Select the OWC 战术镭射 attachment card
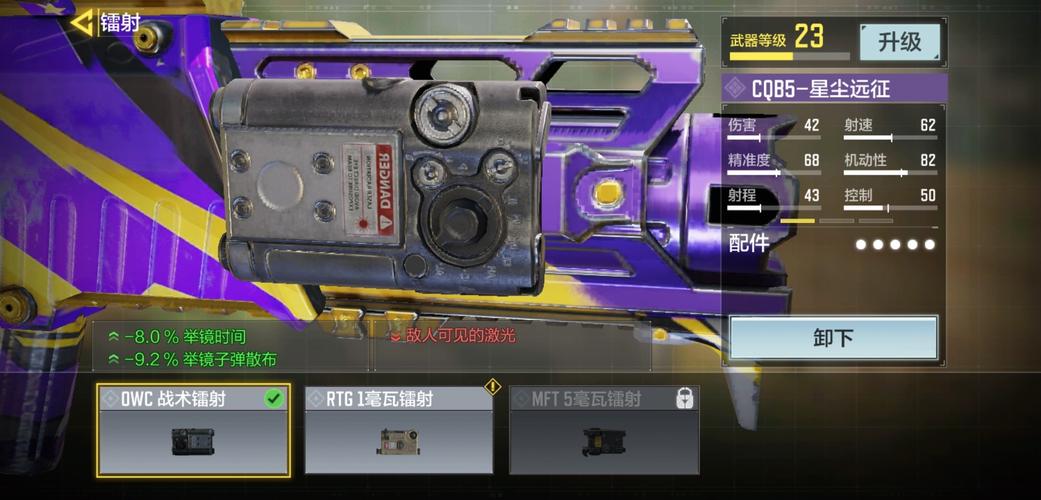The image size is (1041, 500). tap(194, 429)
